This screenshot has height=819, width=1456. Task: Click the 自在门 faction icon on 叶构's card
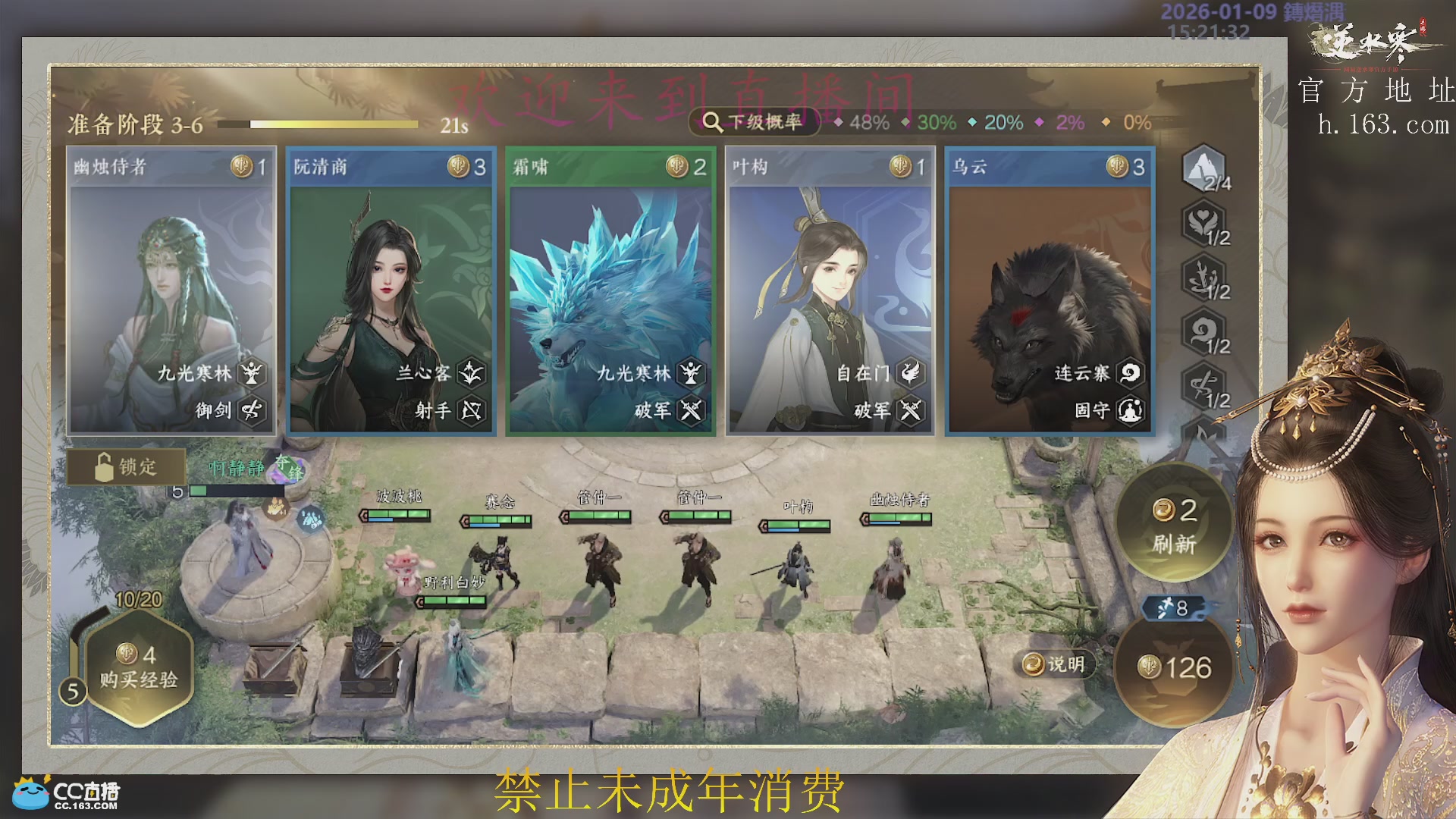[x=912, y=373]
